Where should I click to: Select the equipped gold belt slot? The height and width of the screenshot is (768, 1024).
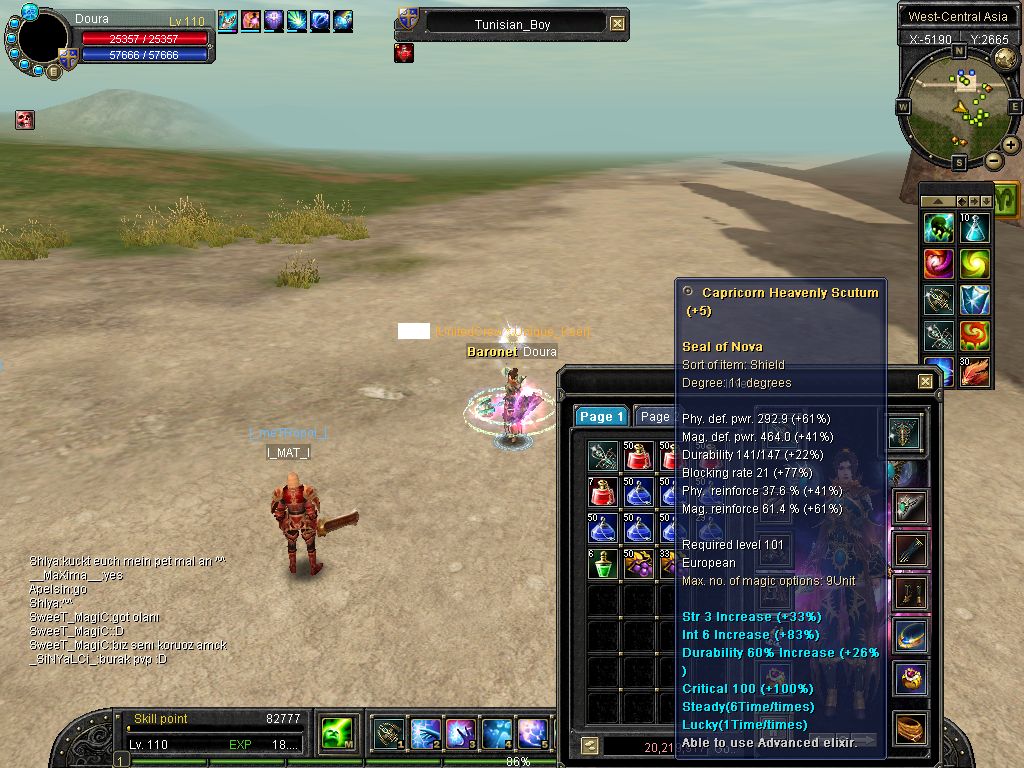coord(910,727)
